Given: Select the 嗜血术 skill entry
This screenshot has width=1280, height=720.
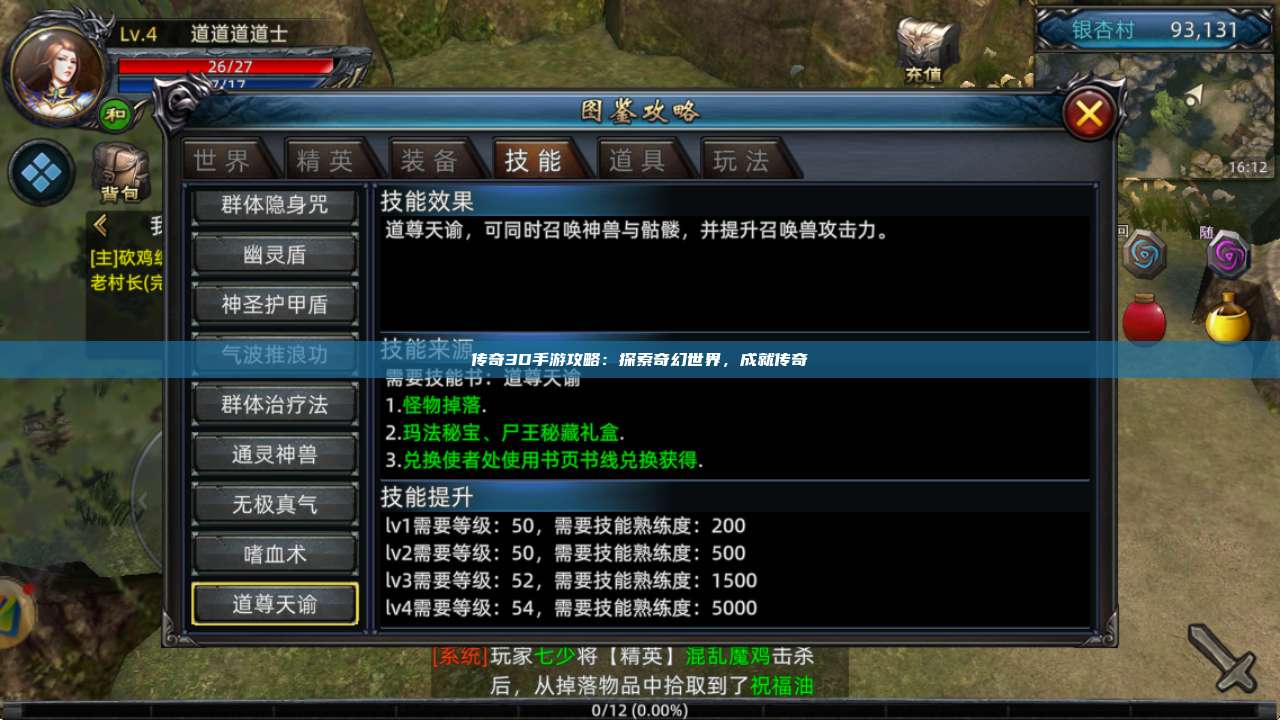Looking at the screenshot, I should pyautogui.click(x=275, y=554).
